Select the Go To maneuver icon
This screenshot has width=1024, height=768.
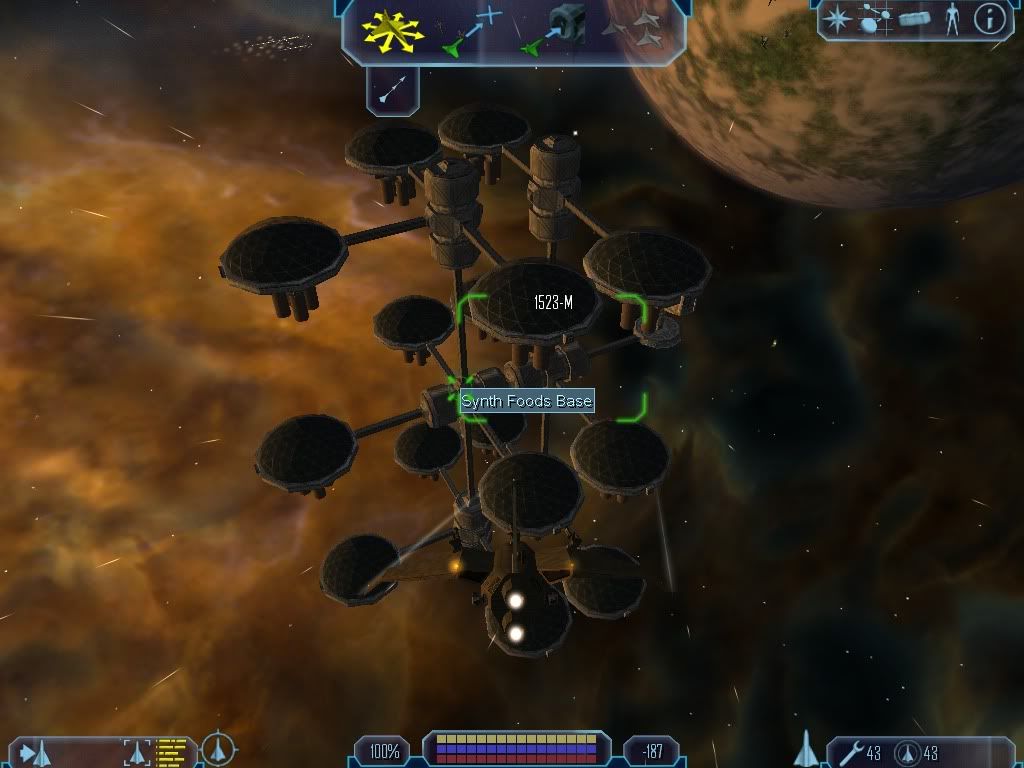coord(472,30)
